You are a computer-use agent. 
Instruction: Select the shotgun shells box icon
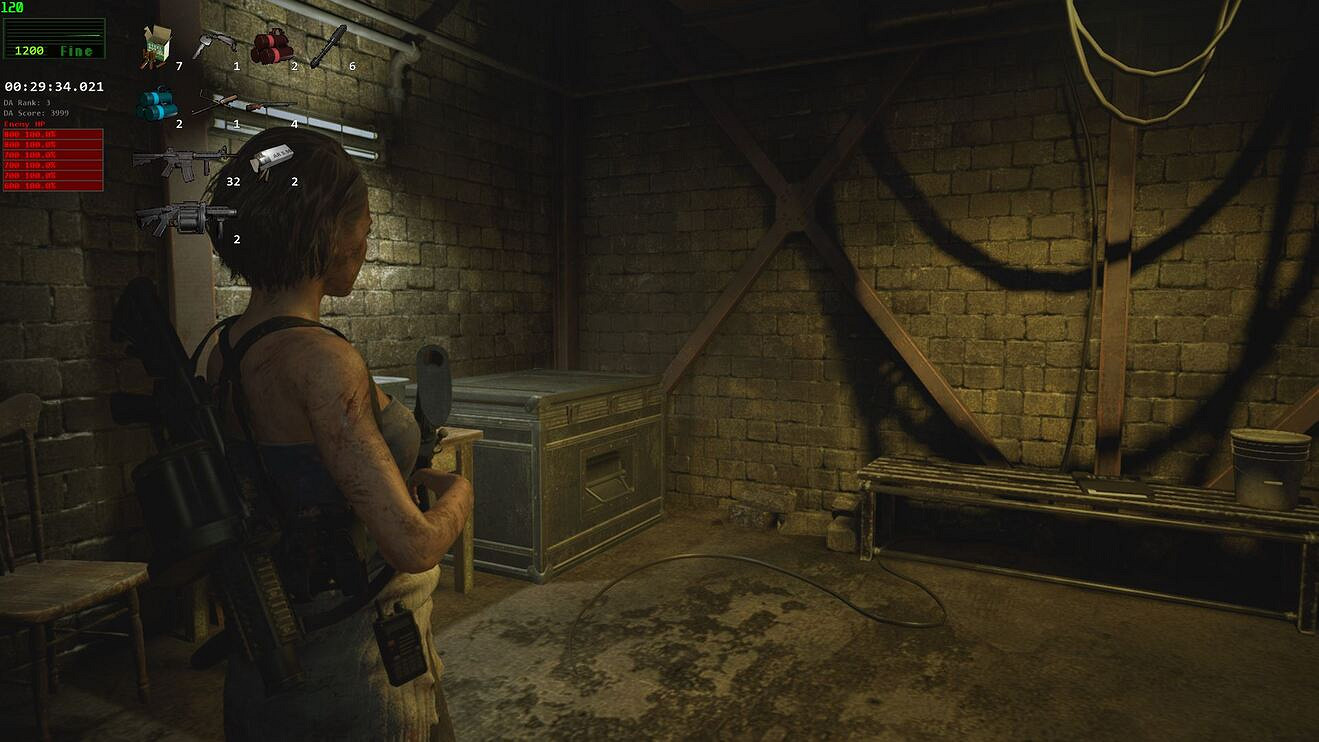pyautogui.click(x=156, y=47)
